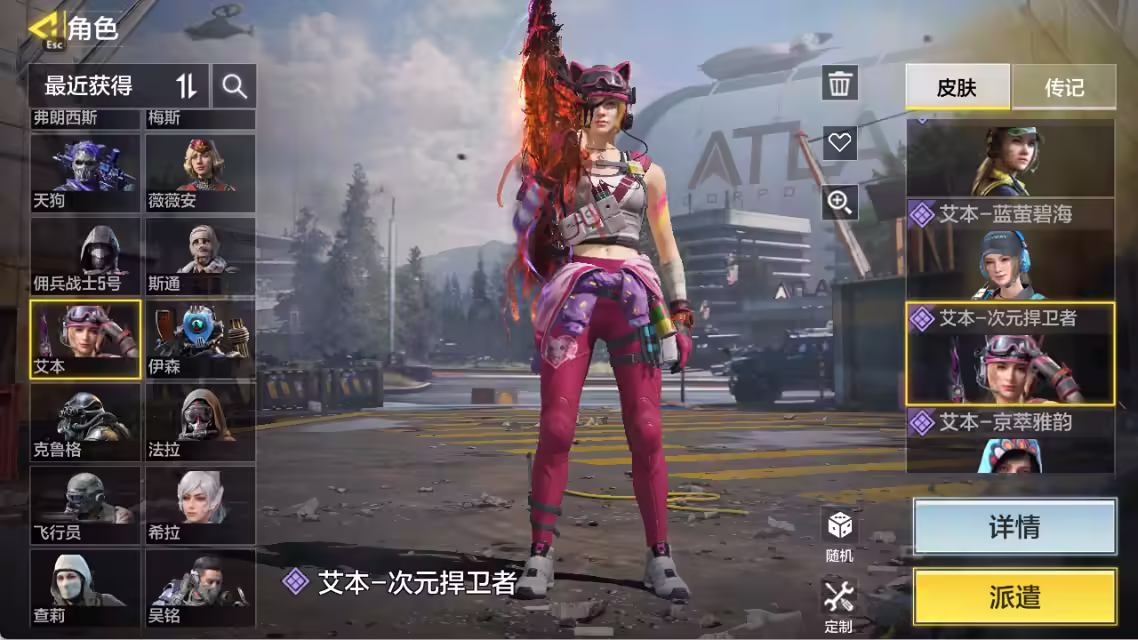Image resolution: width=1138 pixels, height=640 pixels.
Task: Select the 伊森 character tile
Action: [200, 339]
